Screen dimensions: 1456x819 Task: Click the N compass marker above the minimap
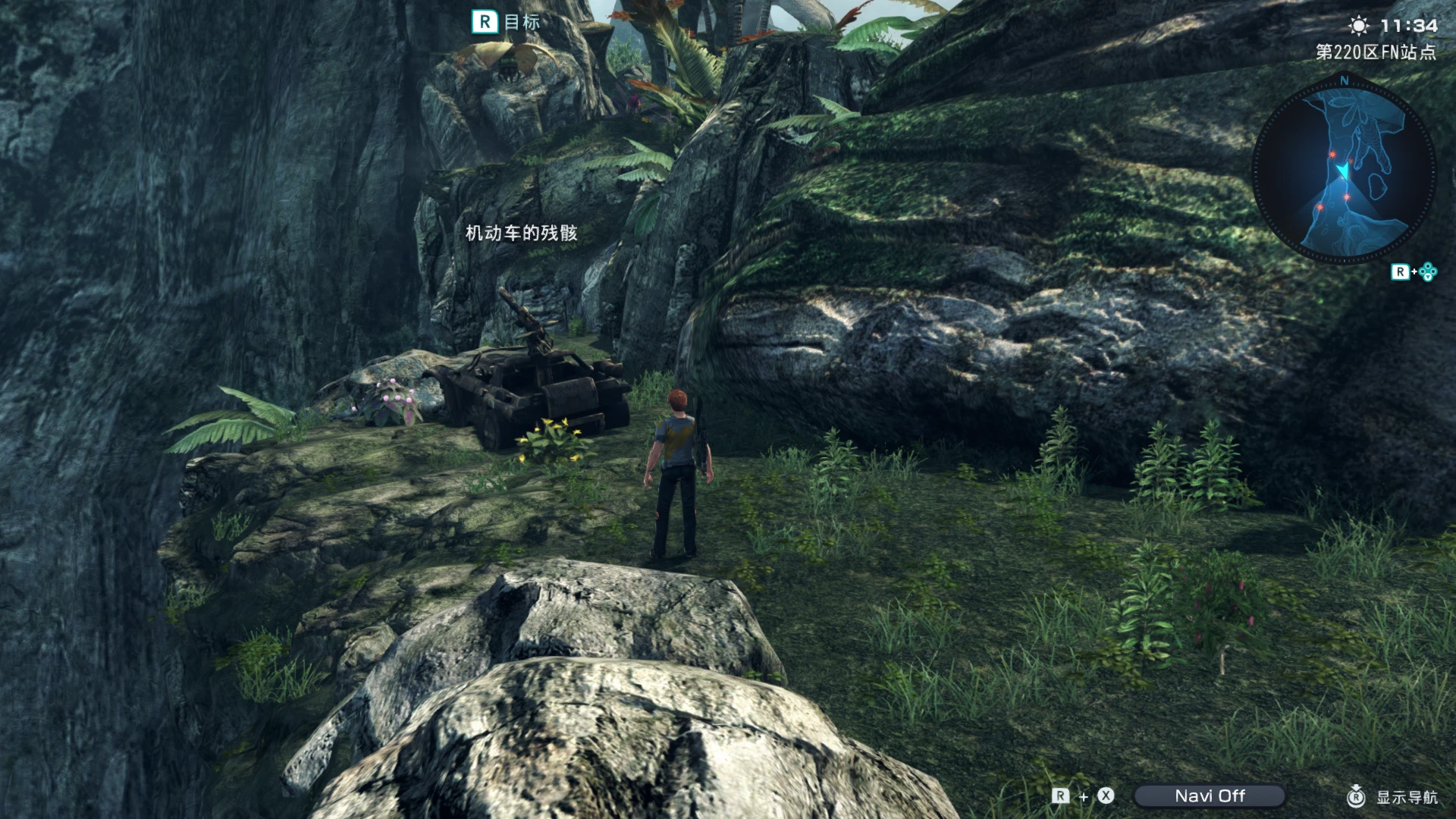coord(1345,79)
